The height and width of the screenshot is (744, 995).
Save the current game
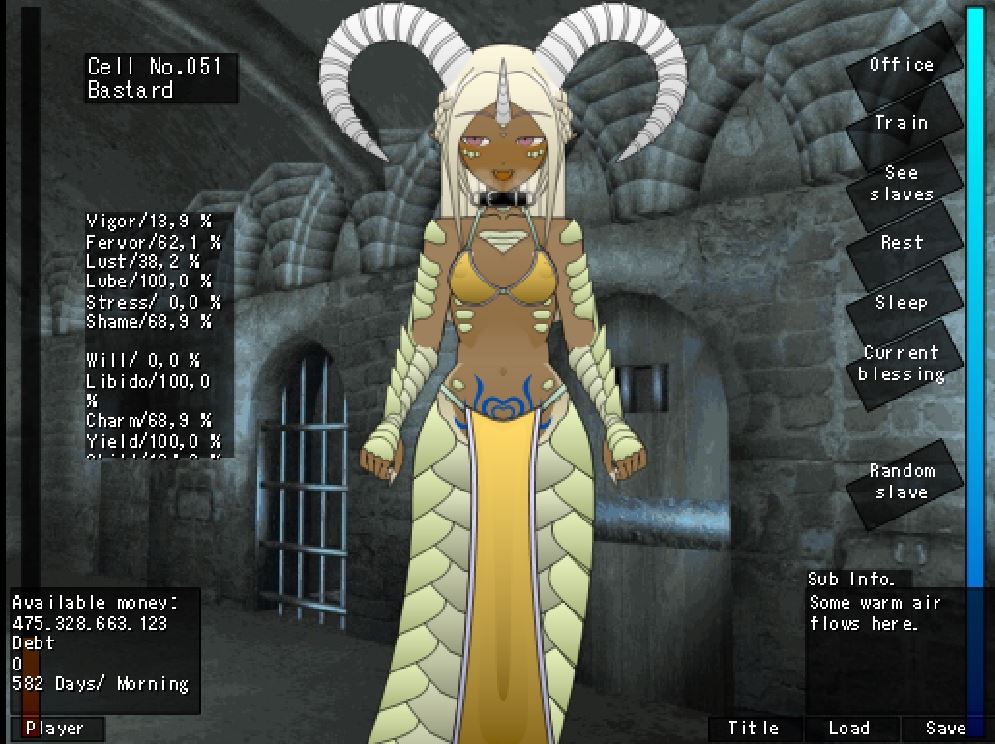(944, 729)
